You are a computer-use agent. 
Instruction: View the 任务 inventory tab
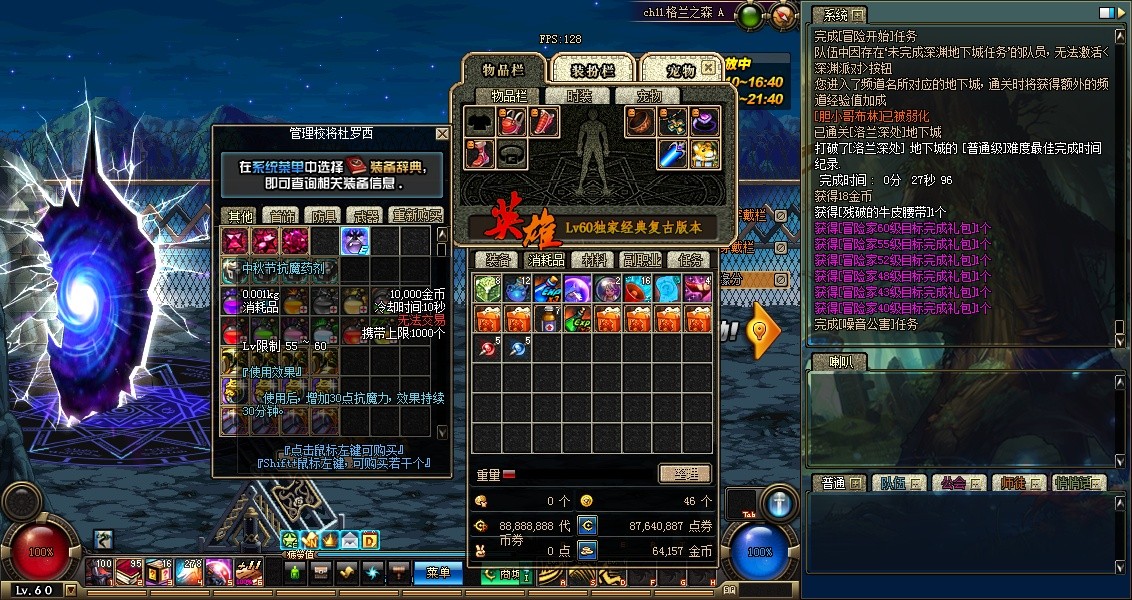tap(692, 259)
